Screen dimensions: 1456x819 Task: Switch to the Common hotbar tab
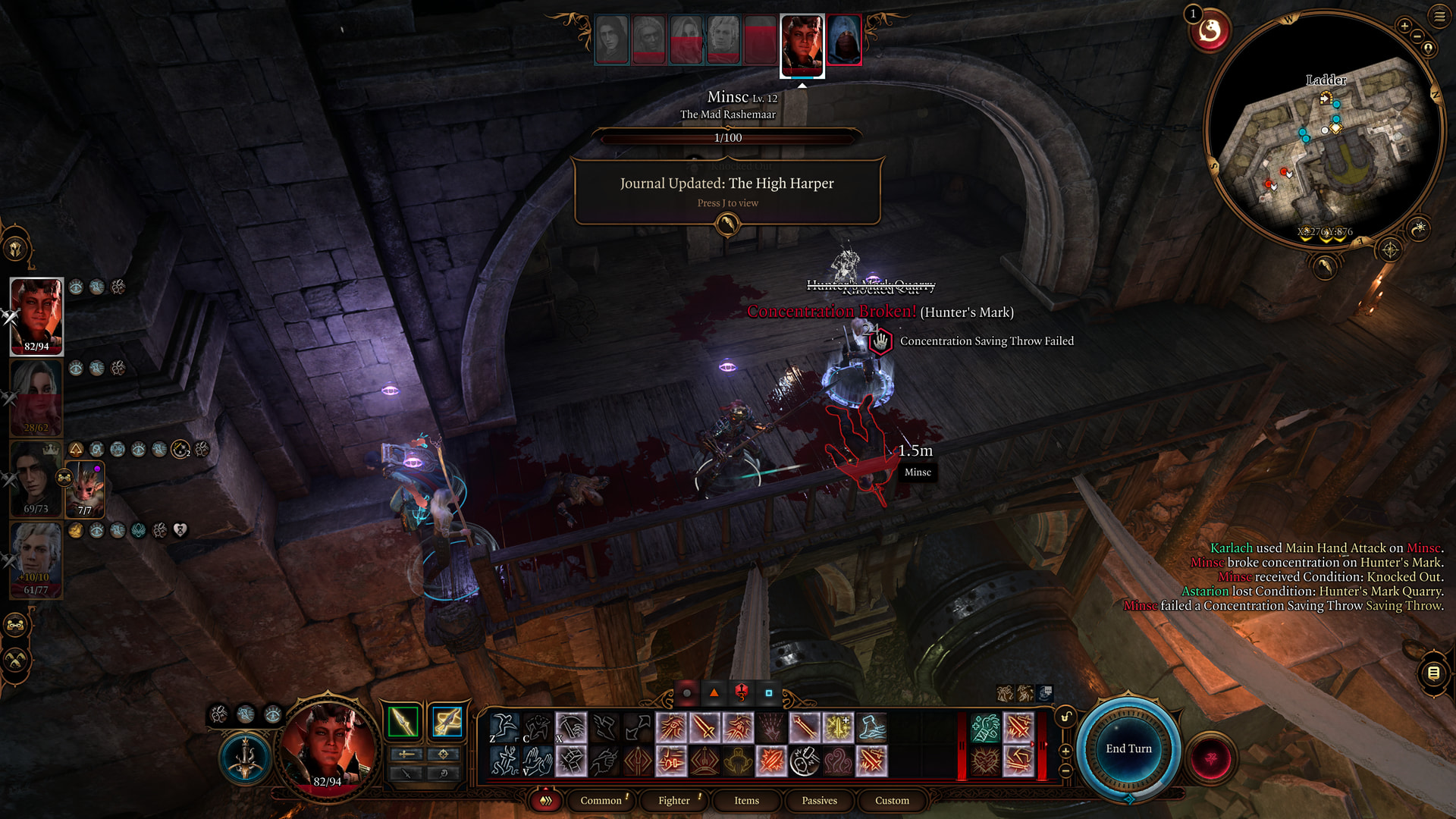point(601,800)
